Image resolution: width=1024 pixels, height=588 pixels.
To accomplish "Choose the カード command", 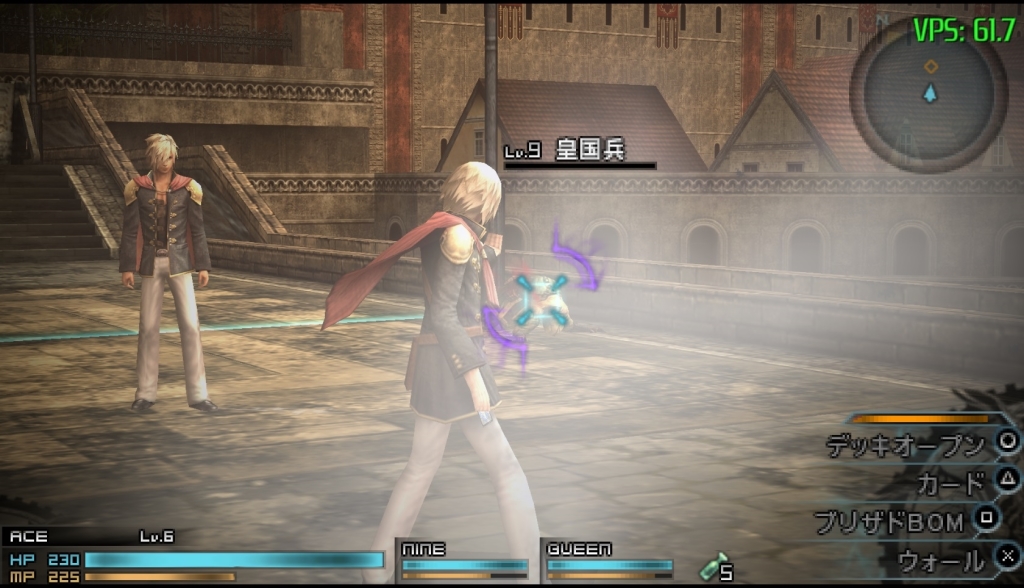I will (950, 484).
